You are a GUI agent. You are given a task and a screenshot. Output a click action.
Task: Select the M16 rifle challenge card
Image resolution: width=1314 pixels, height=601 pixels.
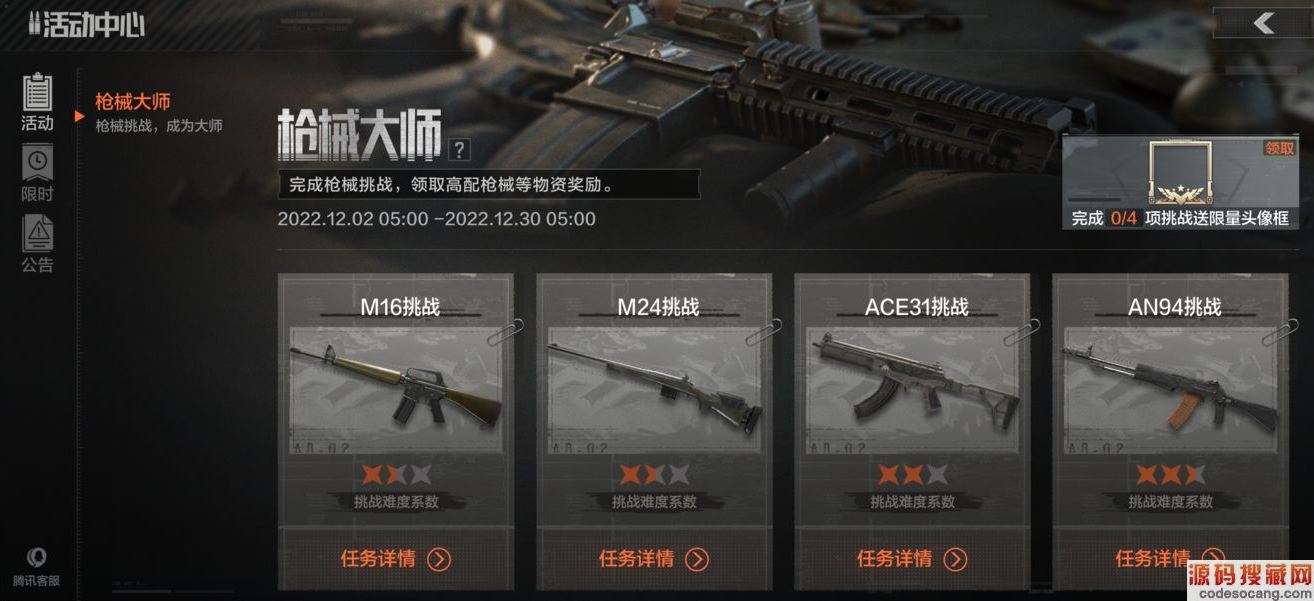coord(396,385)
